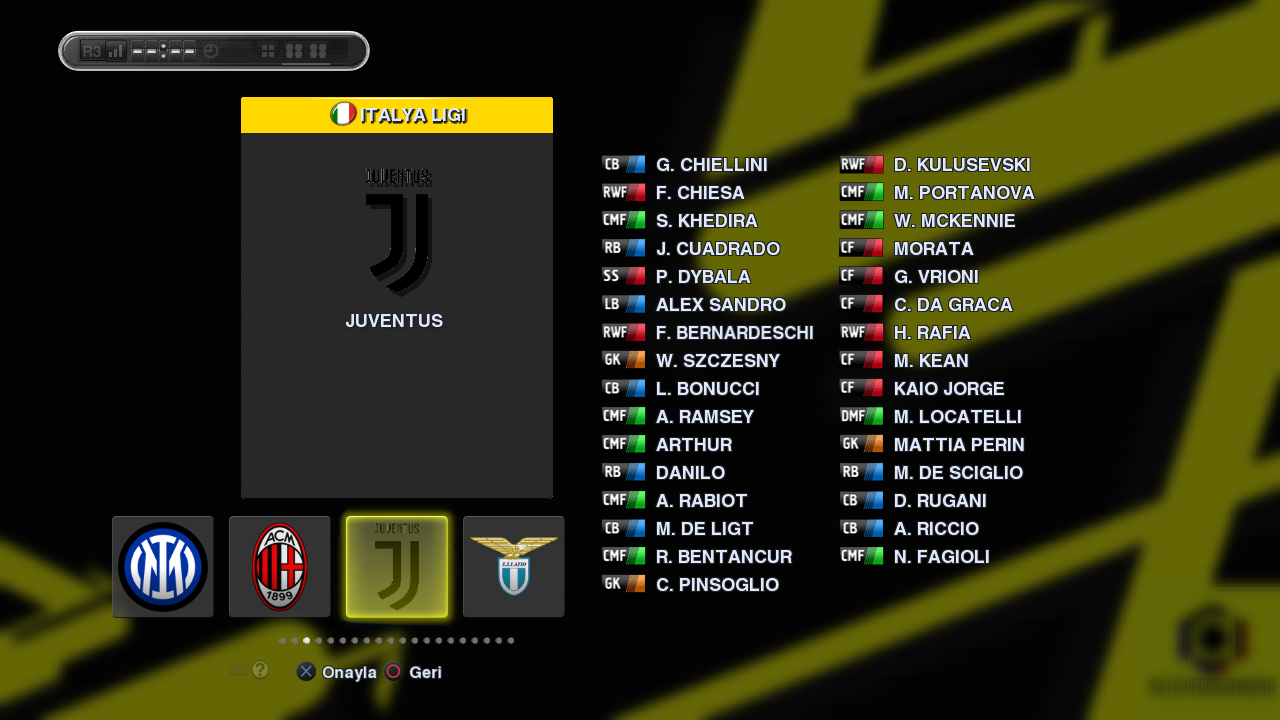The width and height of the screenshot is (1280, 720).
Task: Select G. Chiellini in the squad list
Action: [x=711, y=165]
